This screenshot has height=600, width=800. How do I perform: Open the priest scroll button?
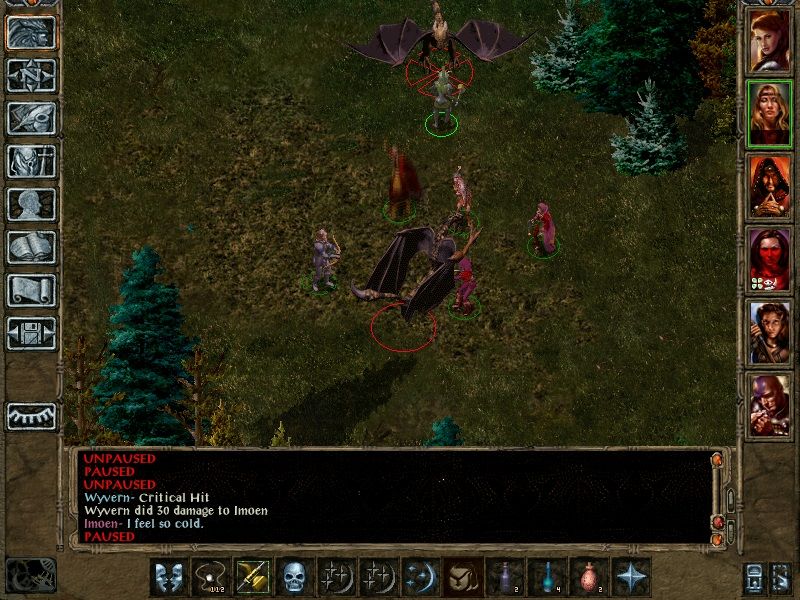pyautogui.click(x=31, y=290)
